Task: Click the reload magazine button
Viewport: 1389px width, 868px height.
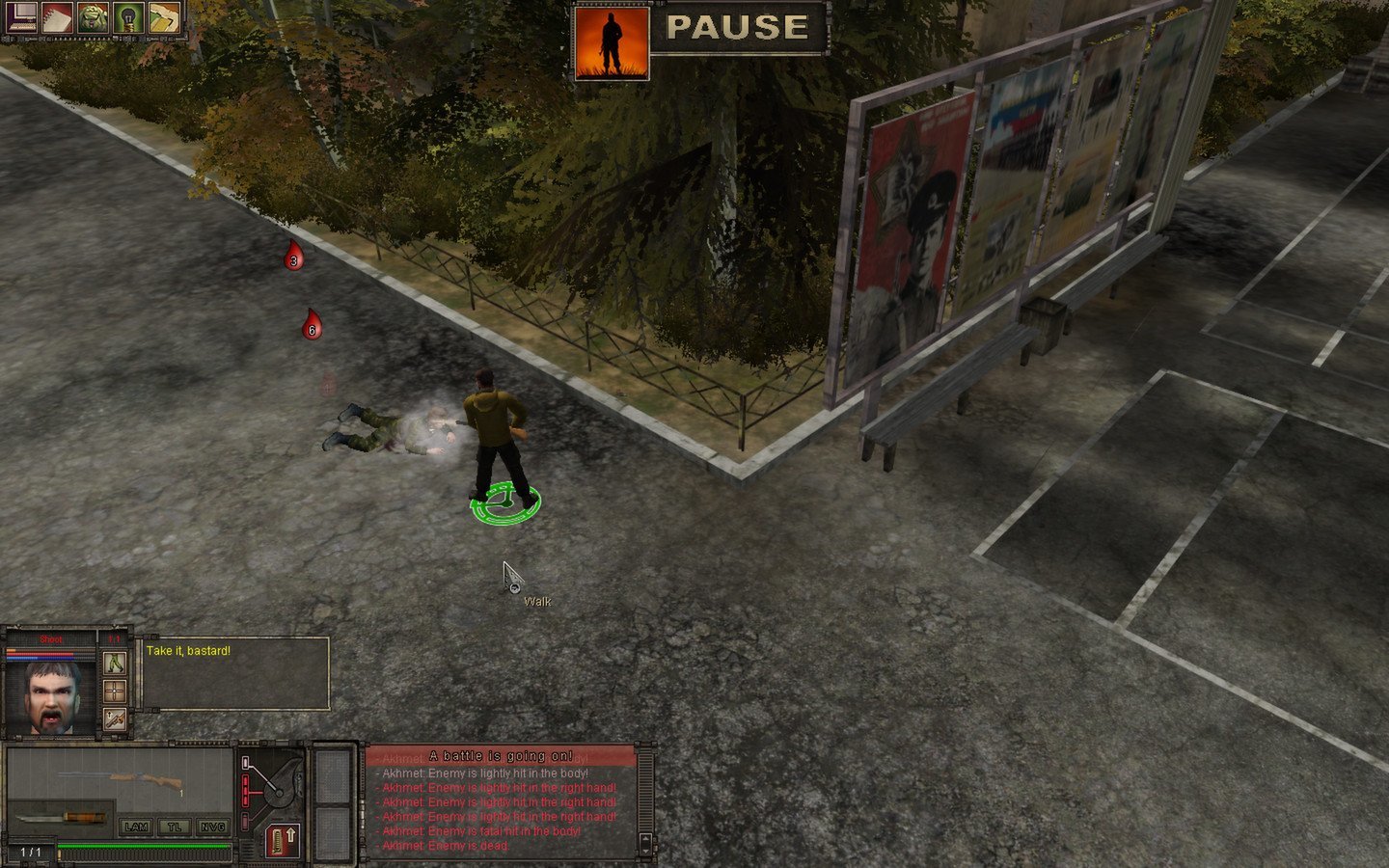Action: click(x=283, y=838)
